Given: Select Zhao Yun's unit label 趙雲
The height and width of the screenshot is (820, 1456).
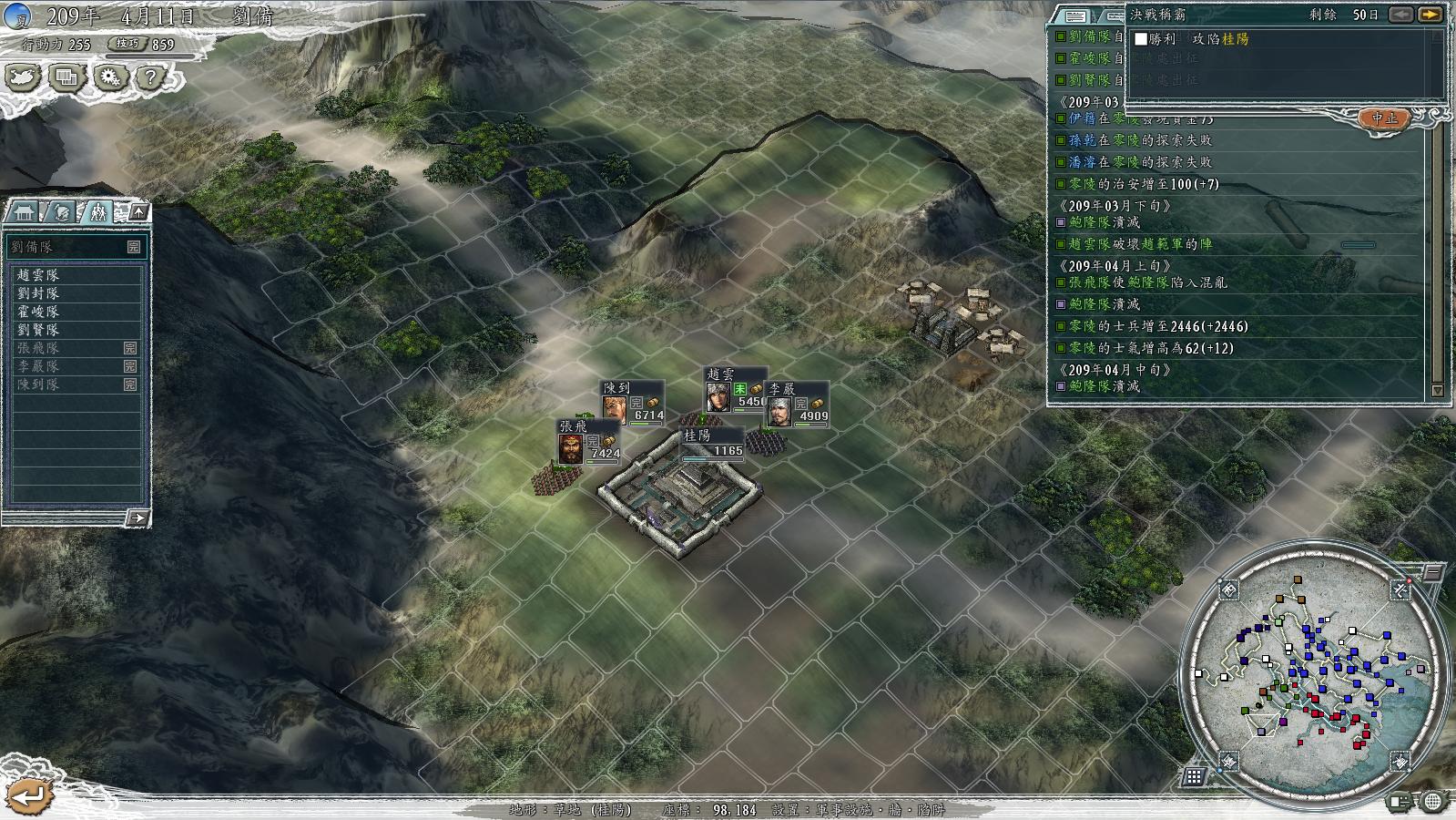Looking at the screenshot, I should click(720, 374).
